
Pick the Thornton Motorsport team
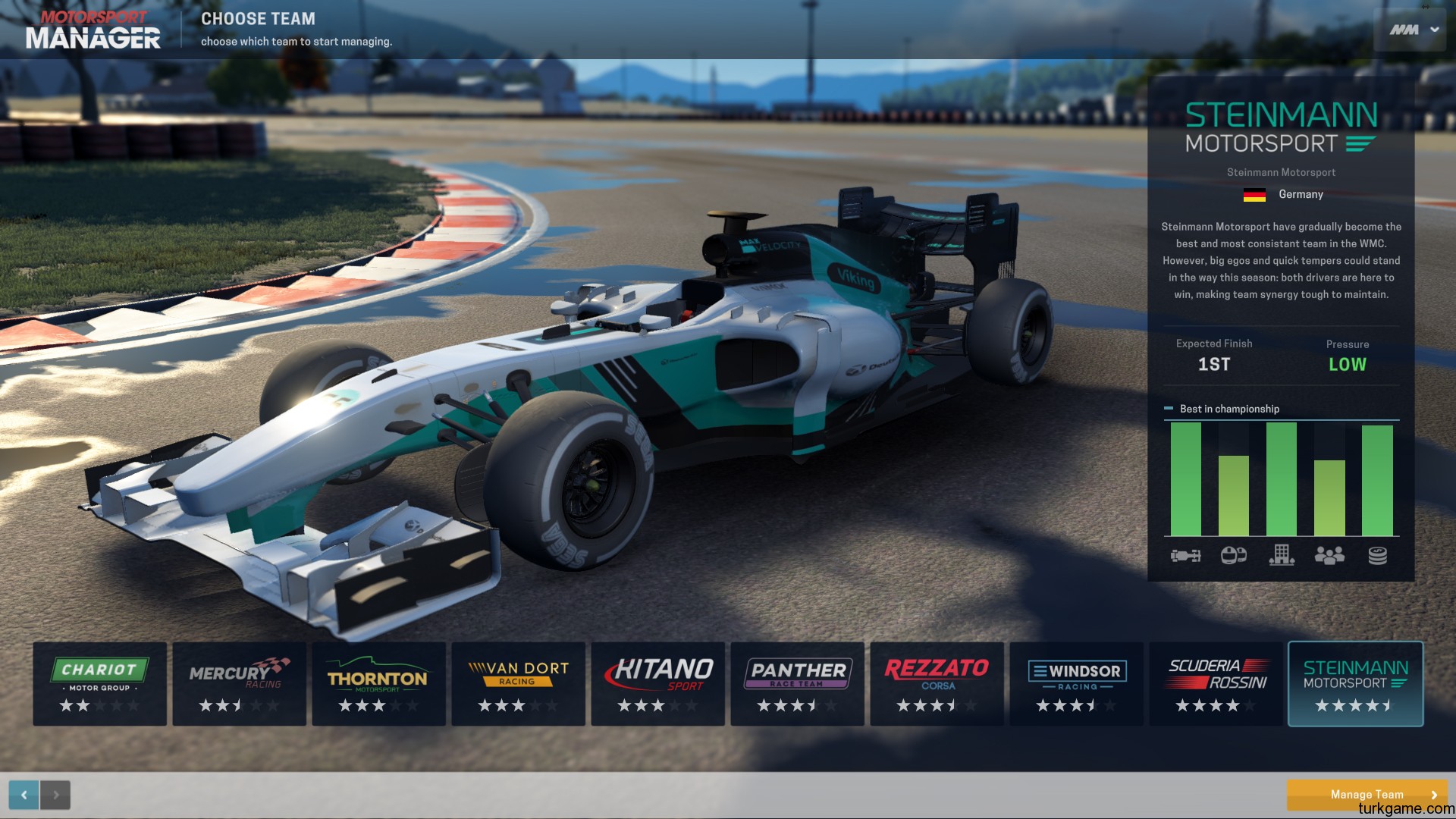[378, 684]
